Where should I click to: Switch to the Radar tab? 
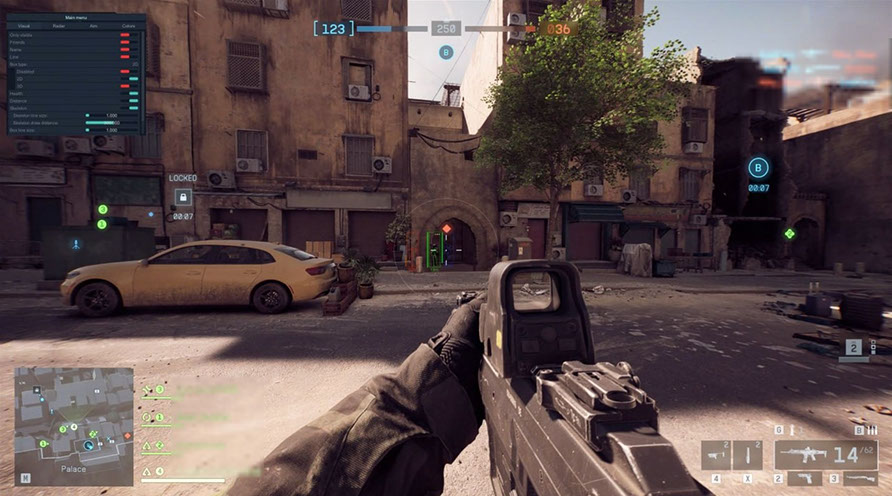[58, 26]
